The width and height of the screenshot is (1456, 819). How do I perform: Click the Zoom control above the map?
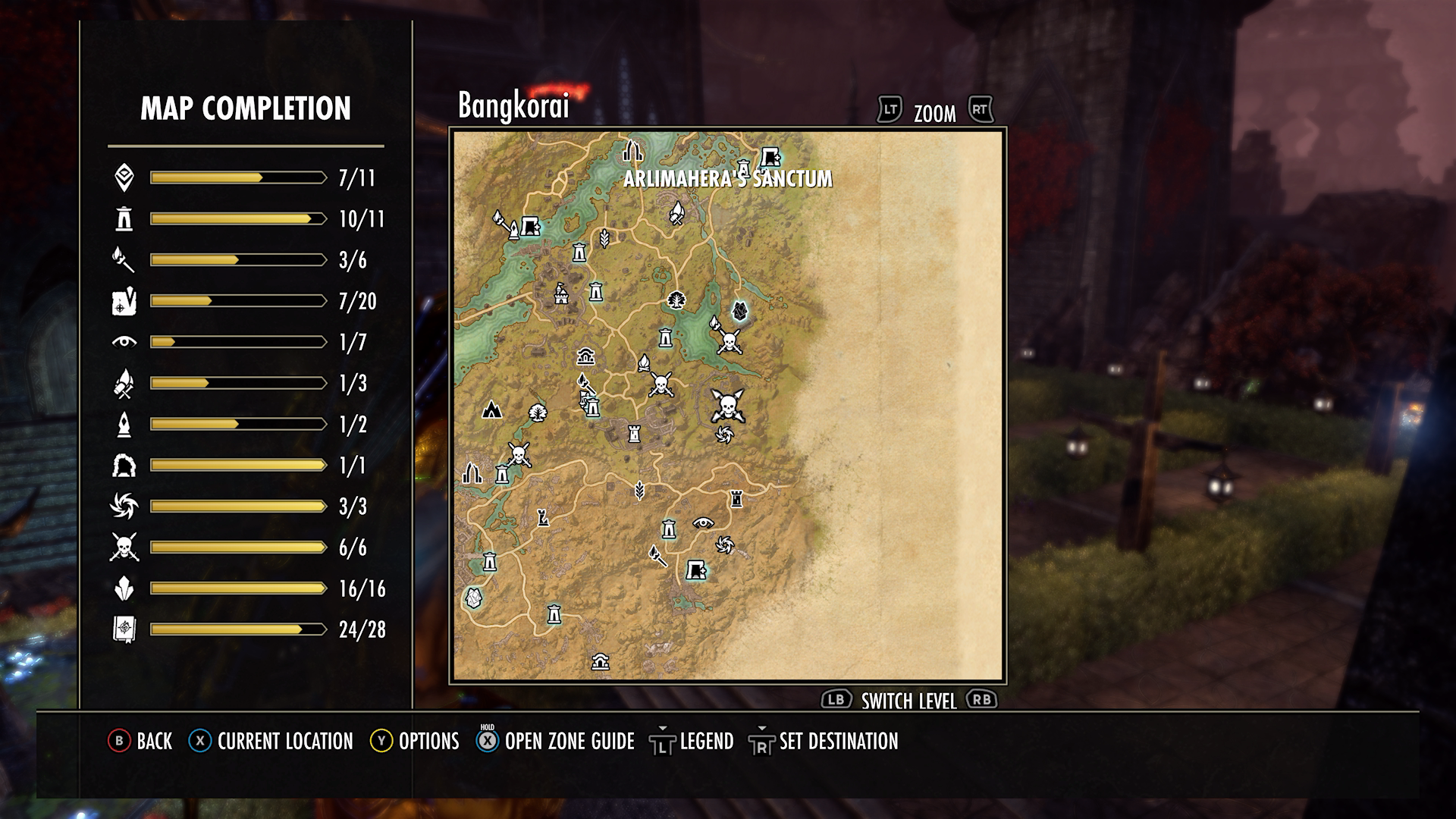pyautogui.click(x=934, y=113)
